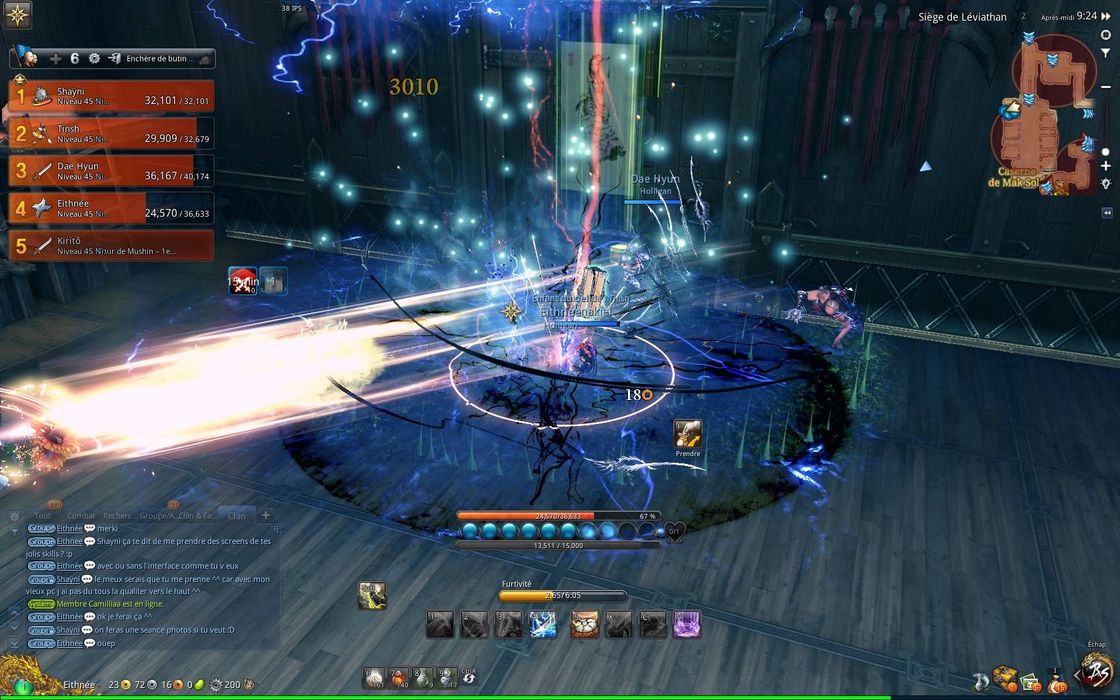1120x700 pixels.
Task: Select party member Tinsh's frame
Action: (111, 133)
